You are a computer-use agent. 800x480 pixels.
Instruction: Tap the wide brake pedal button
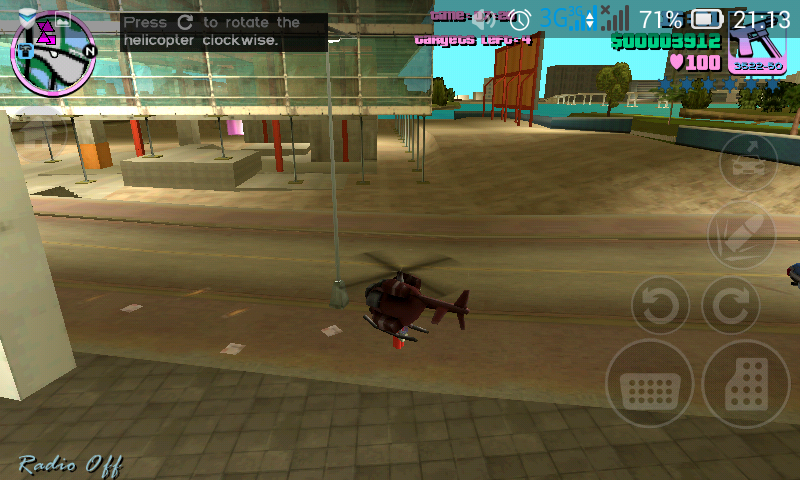649,384
